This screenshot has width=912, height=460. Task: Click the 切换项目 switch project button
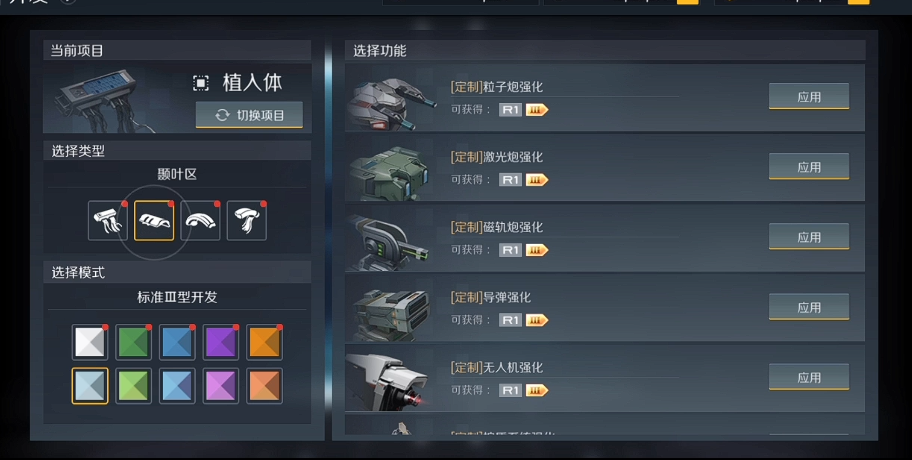coord(250,115)
